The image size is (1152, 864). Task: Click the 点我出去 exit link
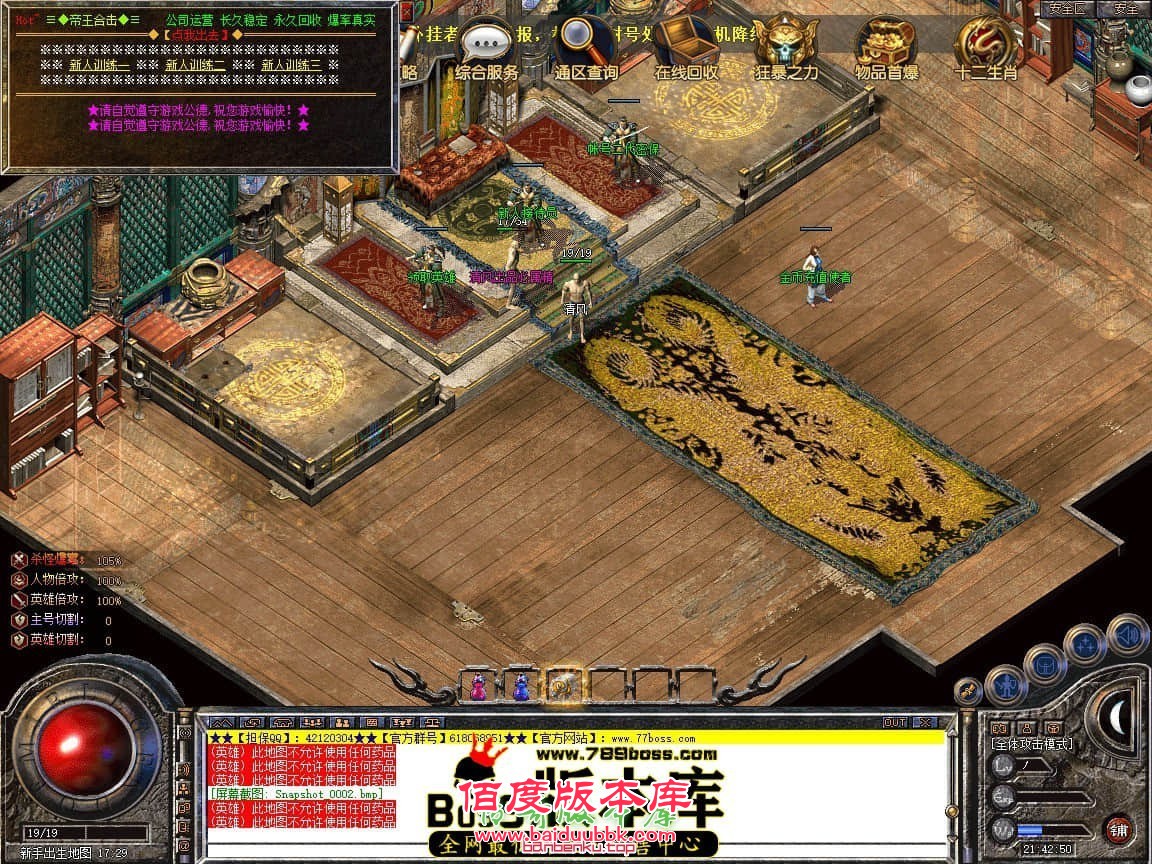[x=196, y=35]
